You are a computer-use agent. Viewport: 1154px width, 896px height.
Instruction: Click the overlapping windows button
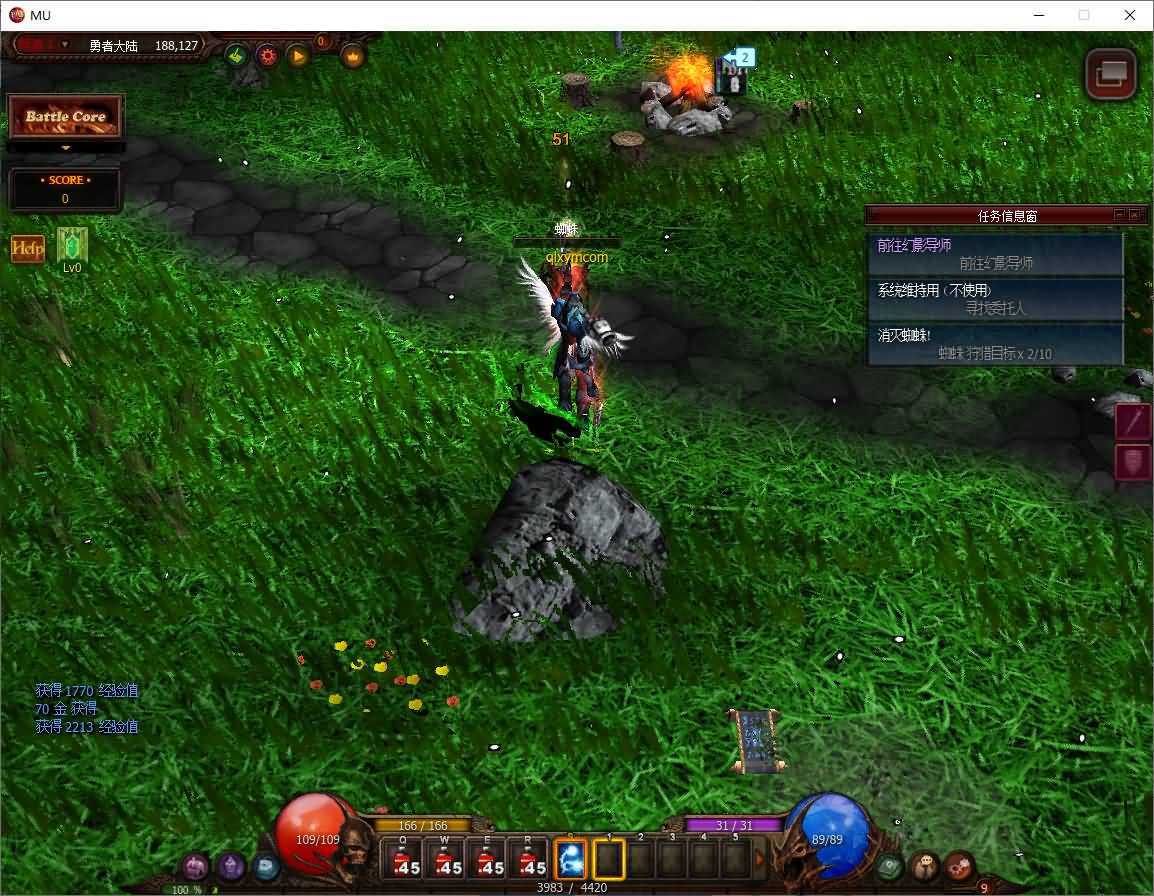tap(1111, 74)
